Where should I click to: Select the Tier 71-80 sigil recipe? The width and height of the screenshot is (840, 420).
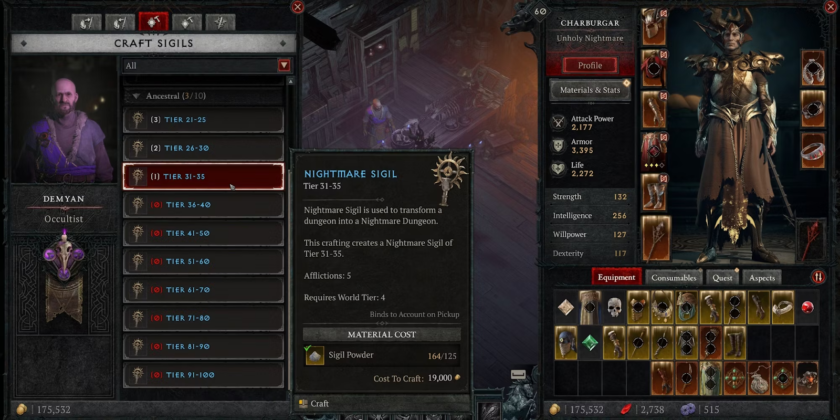click(x=203, y=319)
